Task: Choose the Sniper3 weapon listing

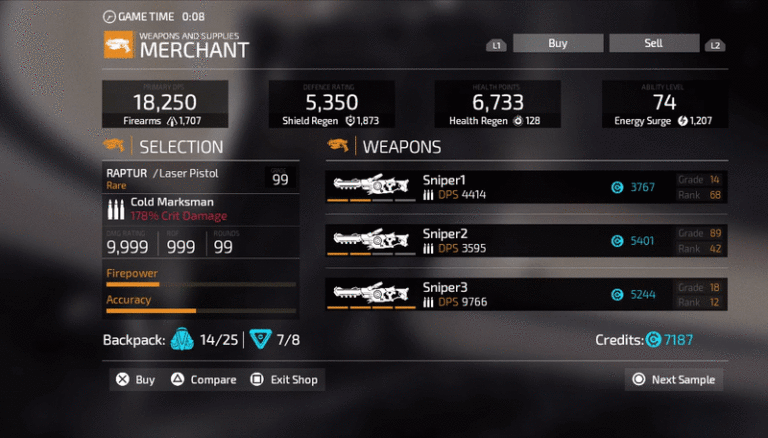Action: [x=526, y=295]
